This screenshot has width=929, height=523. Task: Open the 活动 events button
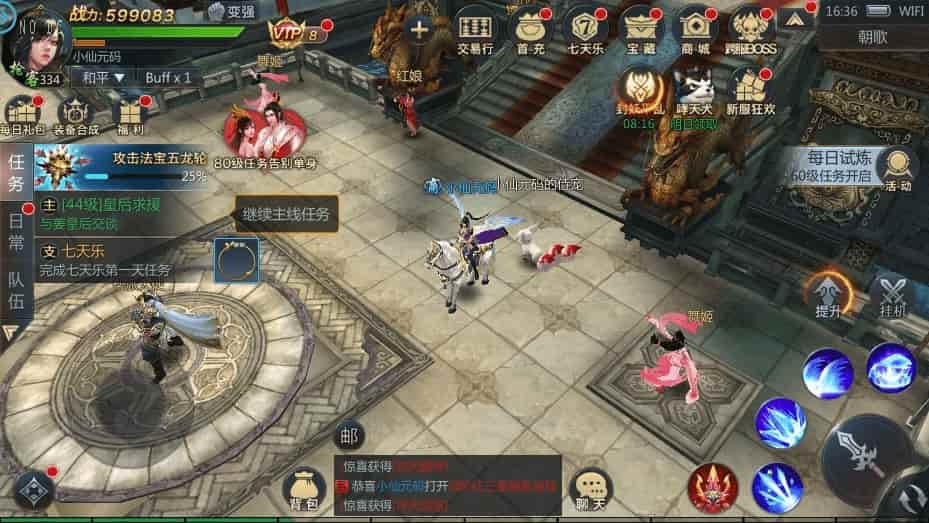897,168
